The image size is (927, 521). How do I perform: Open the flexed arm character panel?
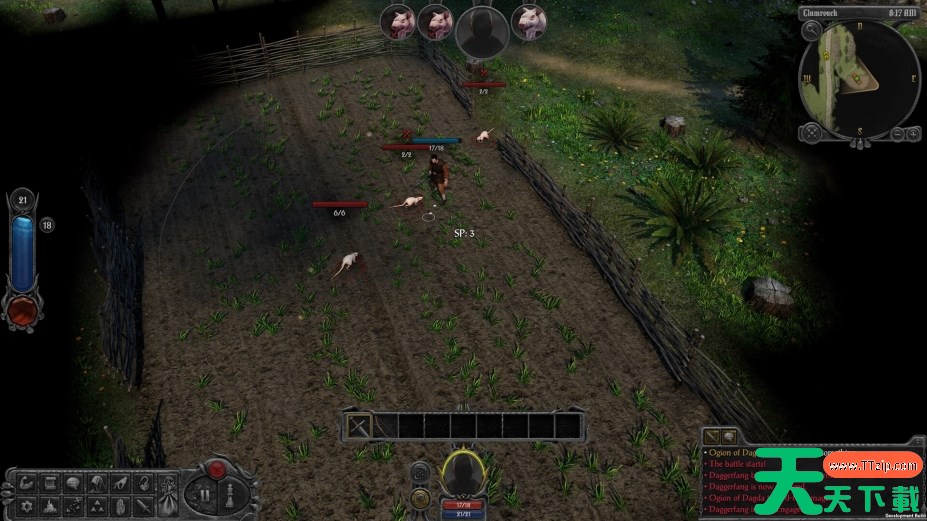pyautogui.click(x=28, y=483)
